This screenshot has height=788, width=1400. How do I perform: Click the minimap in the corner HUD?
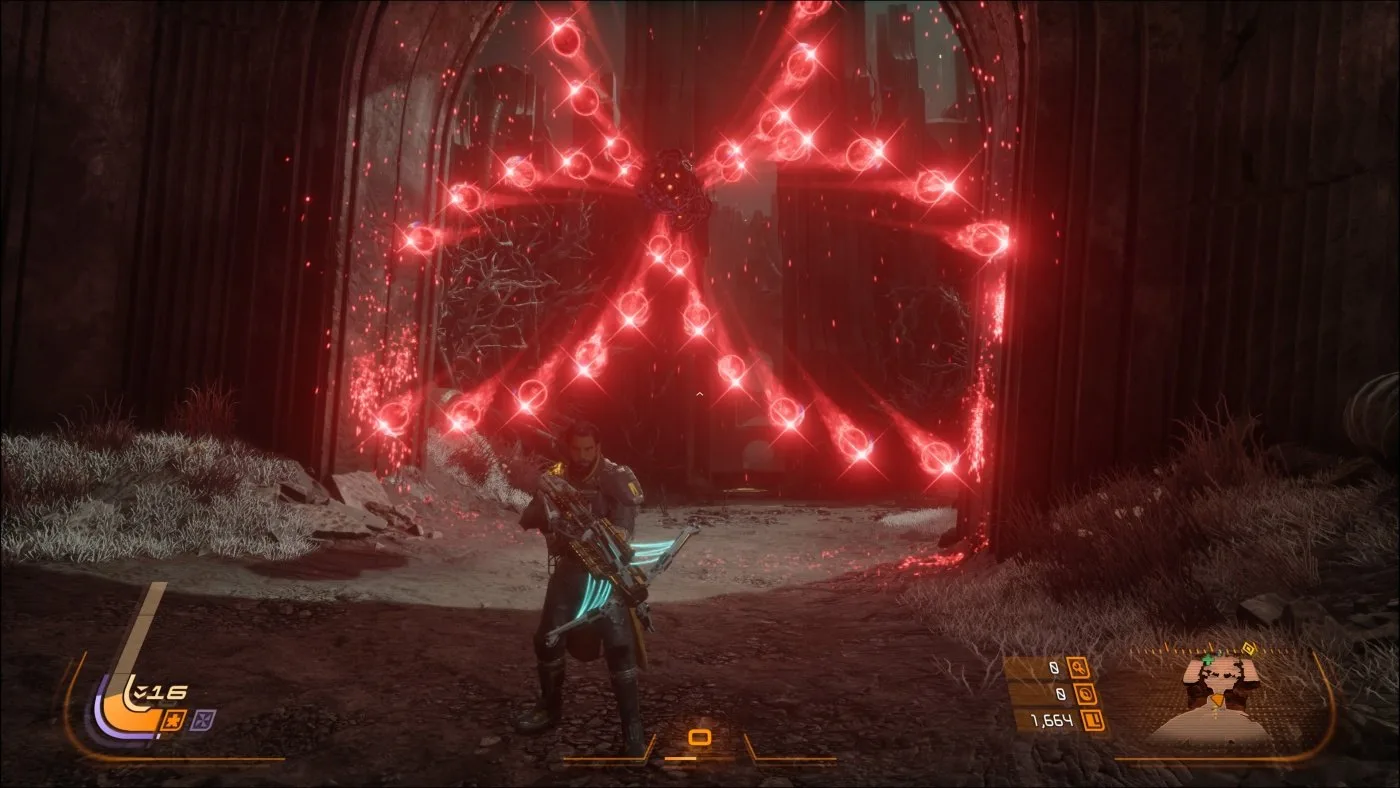1221,697
